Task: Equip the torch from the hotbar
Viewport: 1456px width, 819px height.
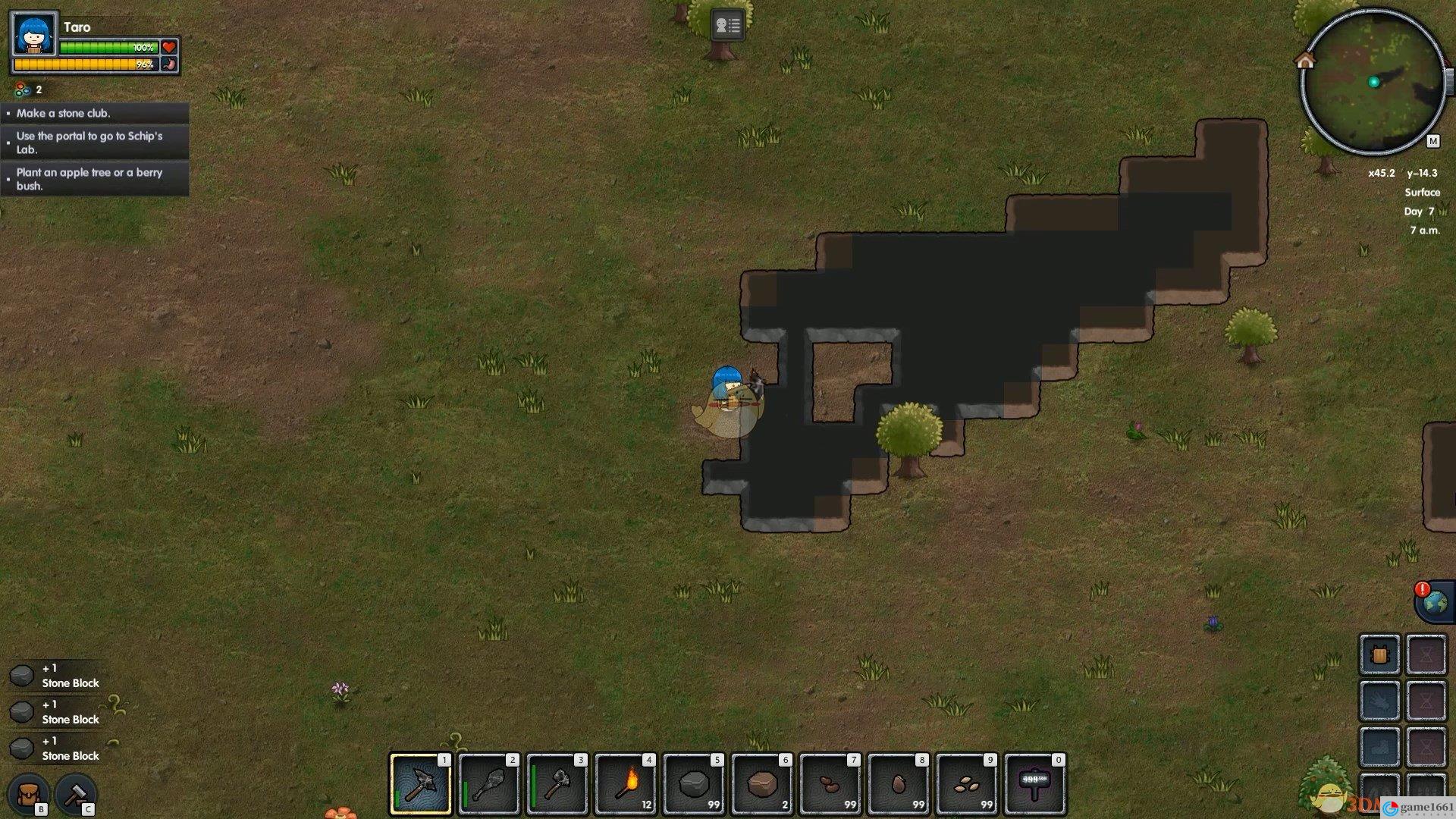Action: (x=625, y=784)
